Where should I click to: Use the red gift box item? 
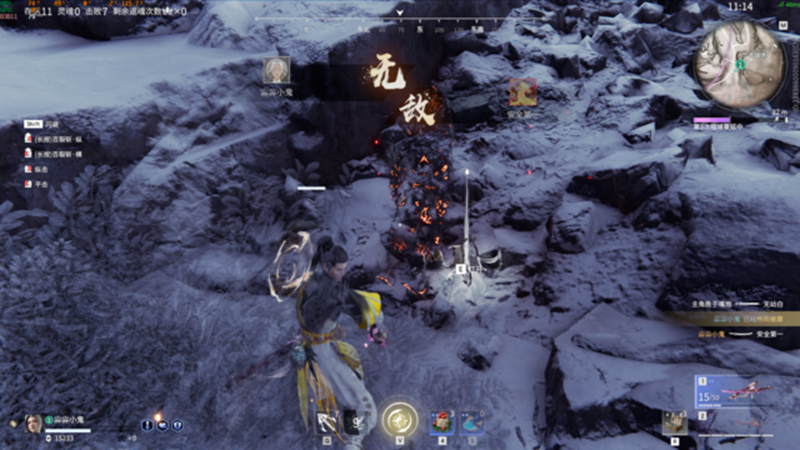click(441, 422)
